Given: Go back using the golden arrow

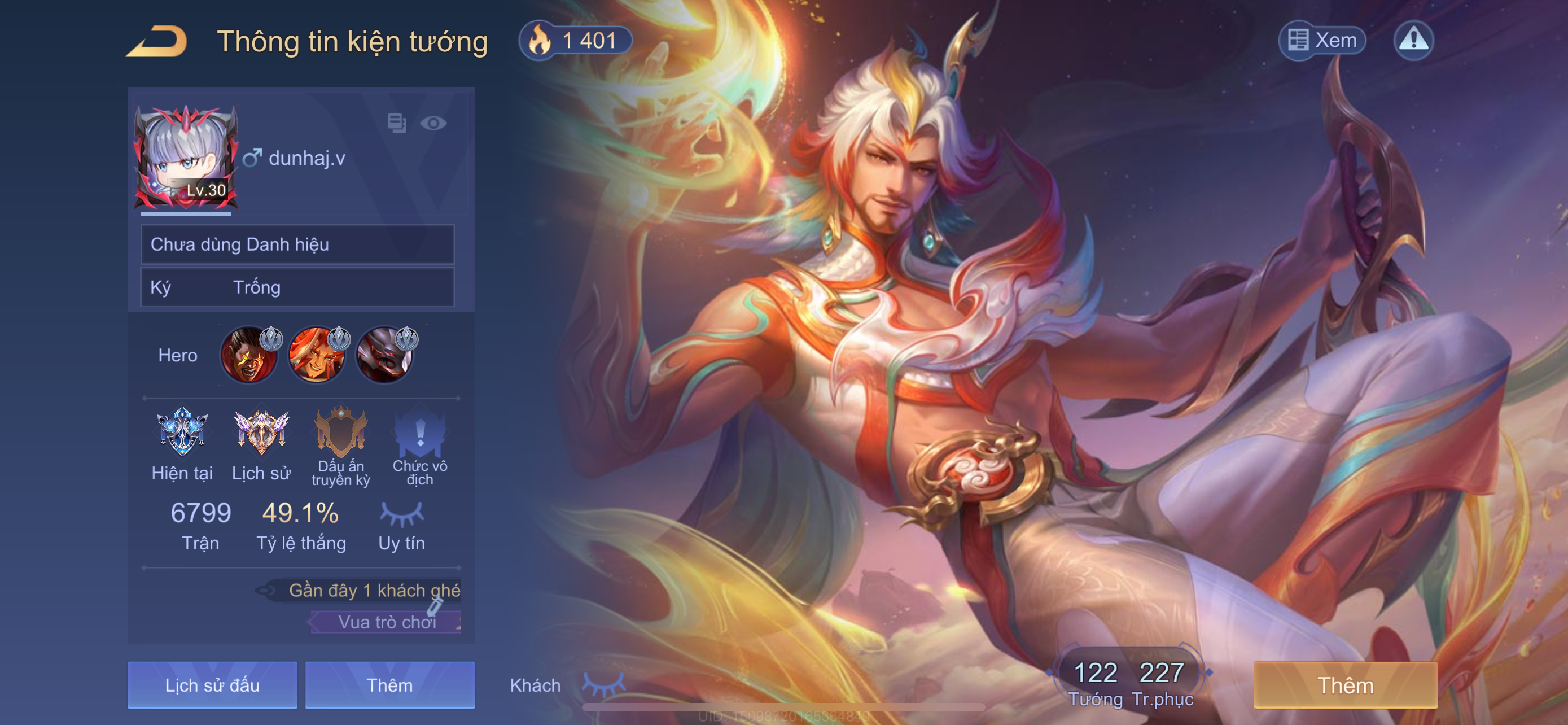Looking at the screenshot, I should pyautogui.click(x=156, y=42).
